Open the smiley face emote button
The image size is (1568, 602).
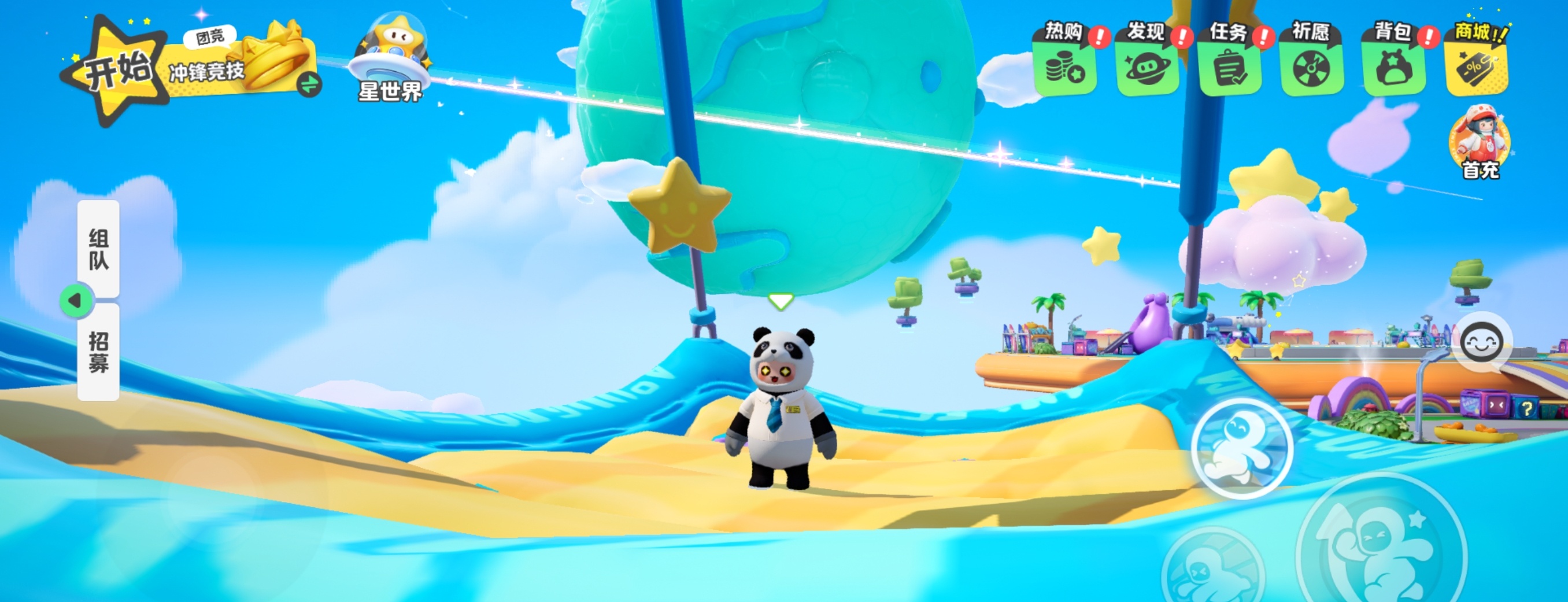[x=1482, y=344]
